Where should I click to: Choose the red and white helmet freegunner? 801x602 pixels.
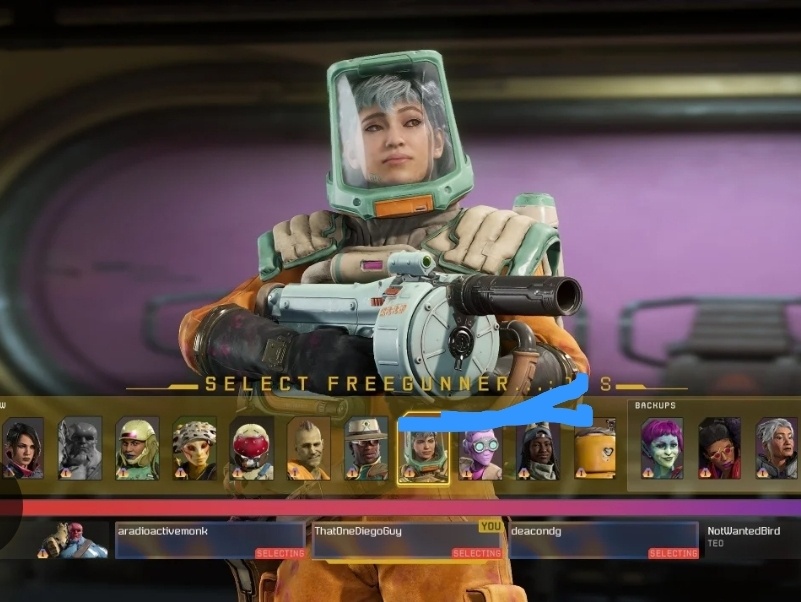click(x=252, y=448)
